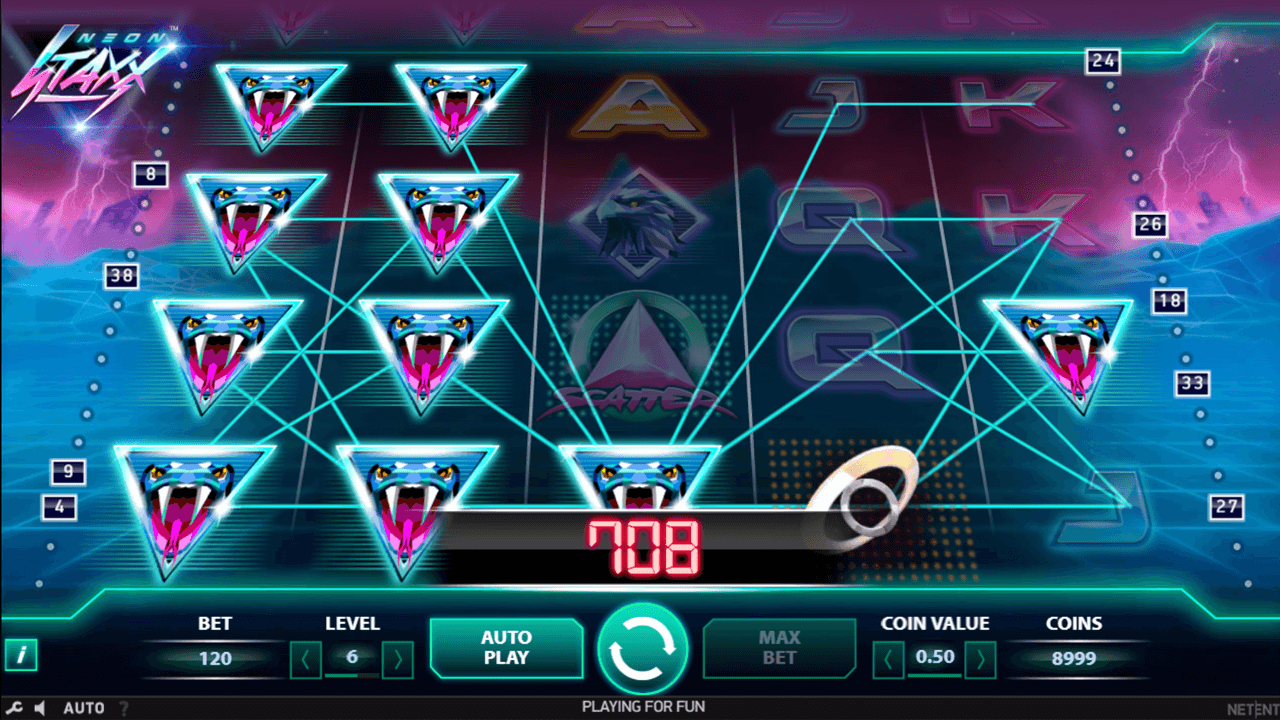Open the paytable info button
Screen dimensions: 1280x720
21,655
